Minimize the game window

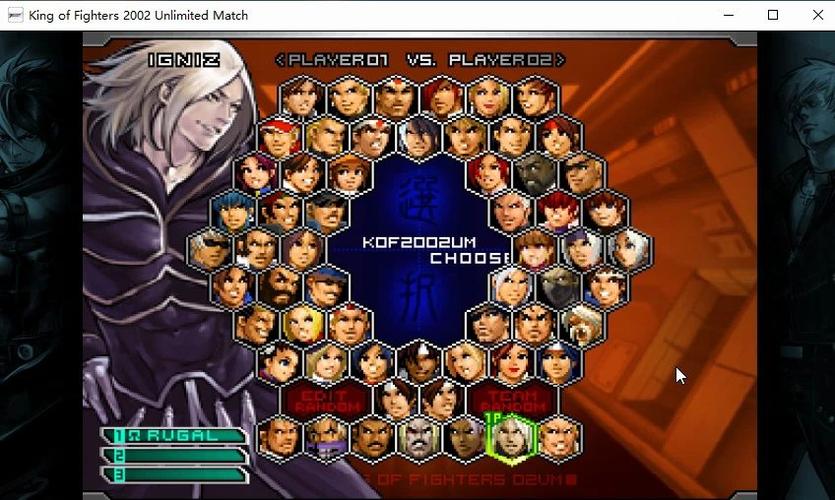728,15
